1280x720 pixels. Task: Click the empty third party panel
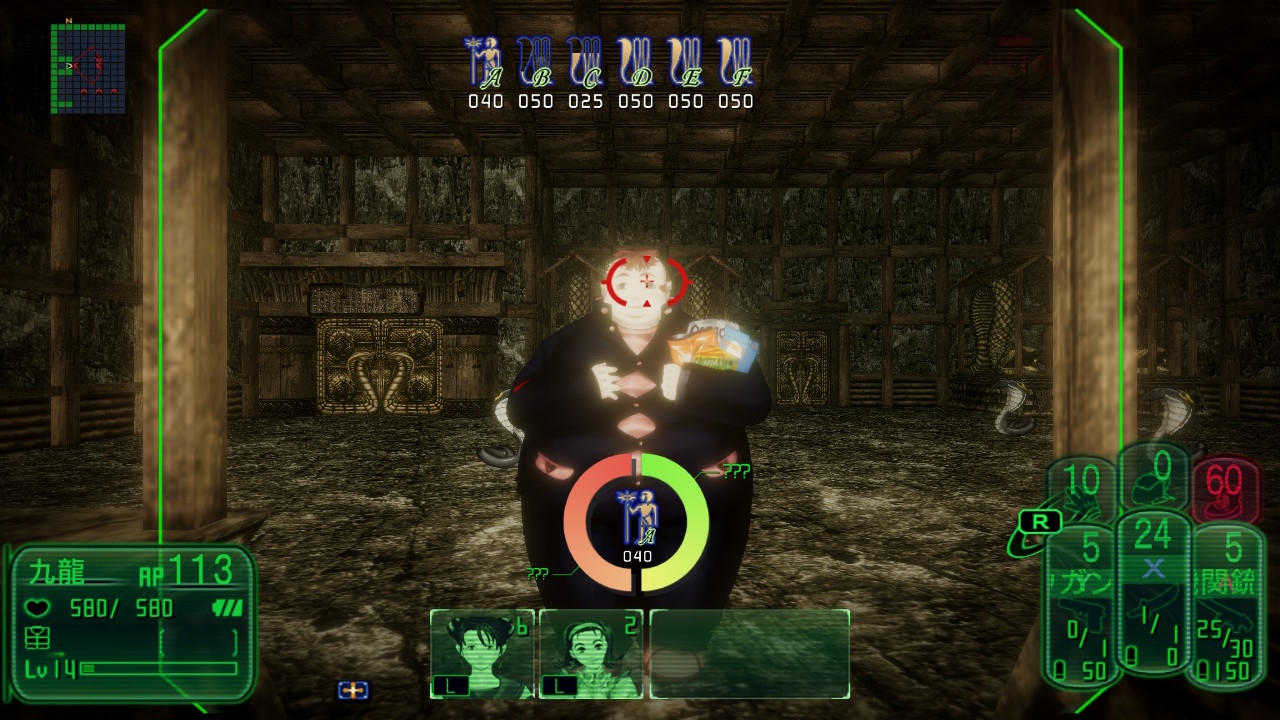[750, 654]
